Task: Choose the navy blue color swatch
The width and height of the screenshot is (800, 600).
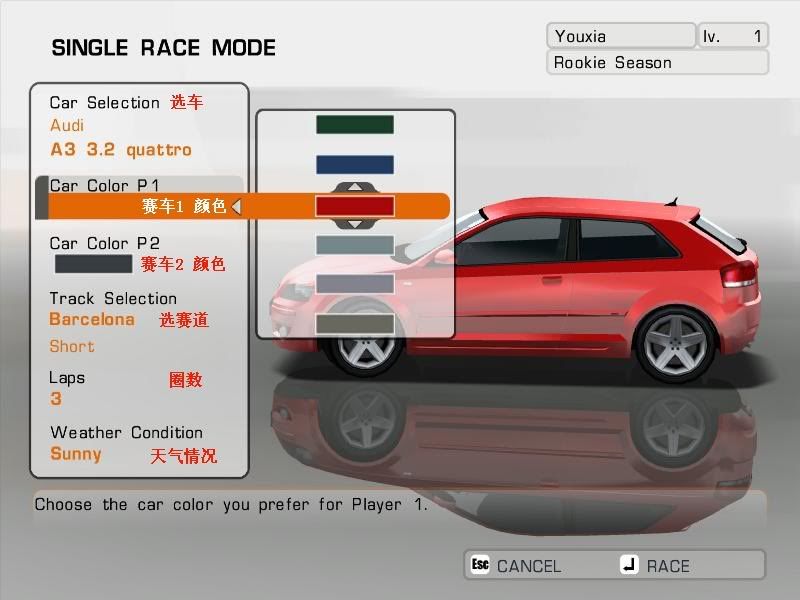Action: (x=355, y=165)
